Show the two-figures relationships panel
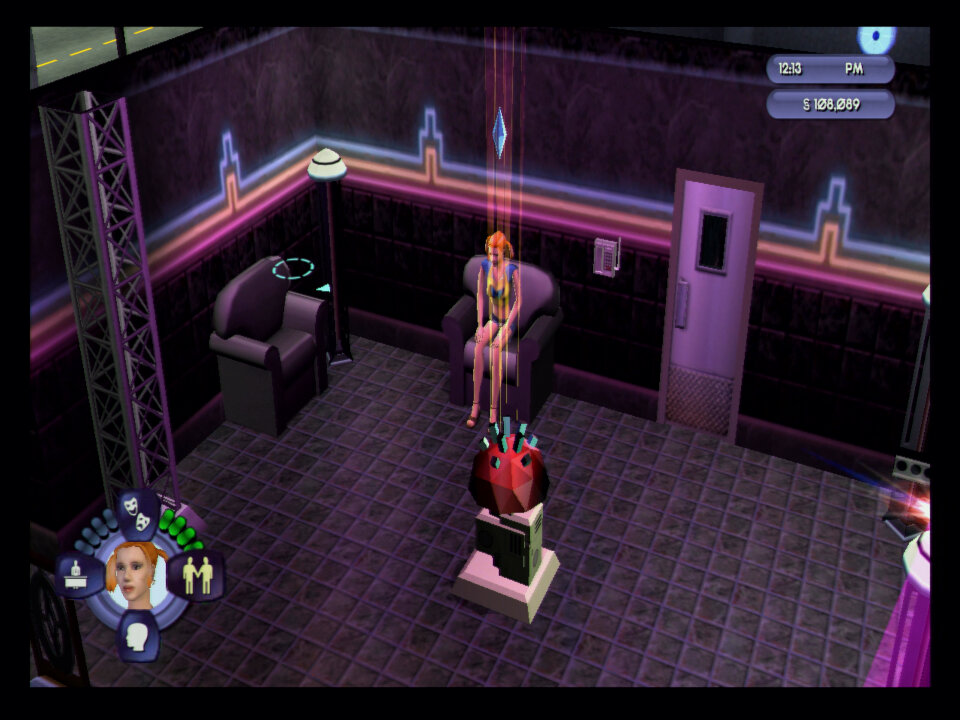Image resolution: width=960 pixels, height=720 pixels. (x=197, y=575)
